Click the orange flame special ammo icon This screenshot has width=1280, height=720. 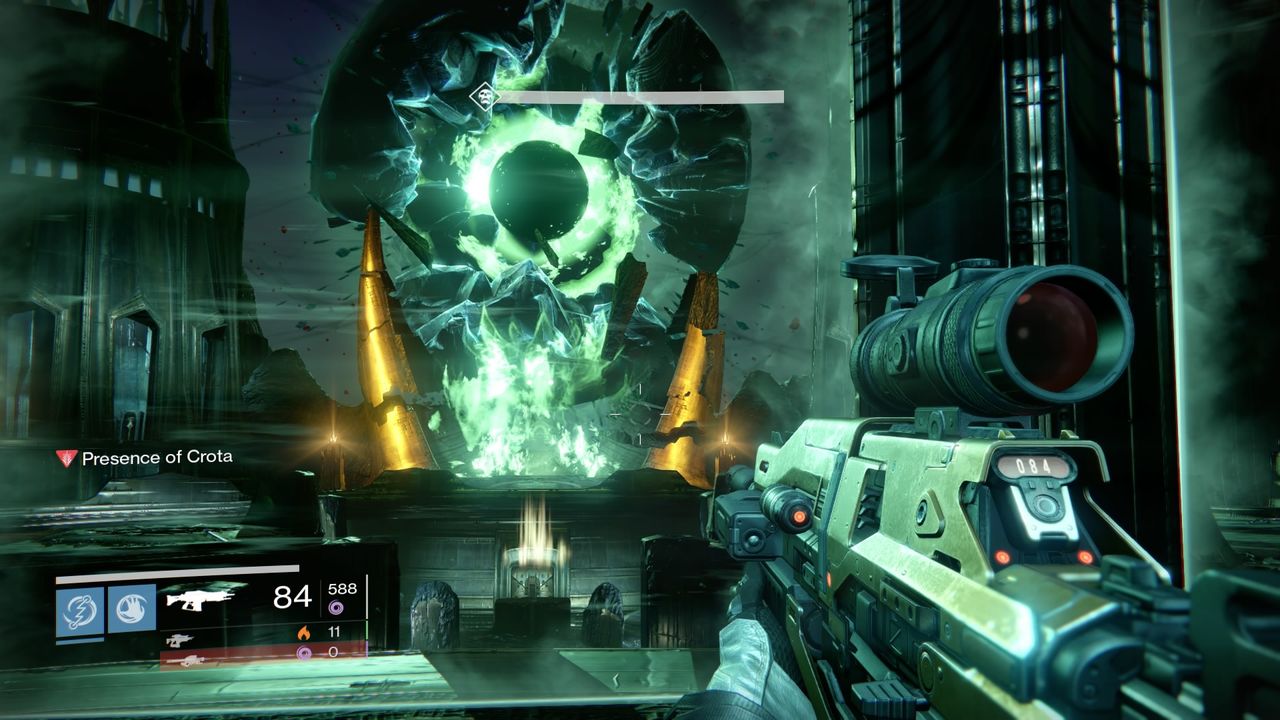(x=304, y=631)
